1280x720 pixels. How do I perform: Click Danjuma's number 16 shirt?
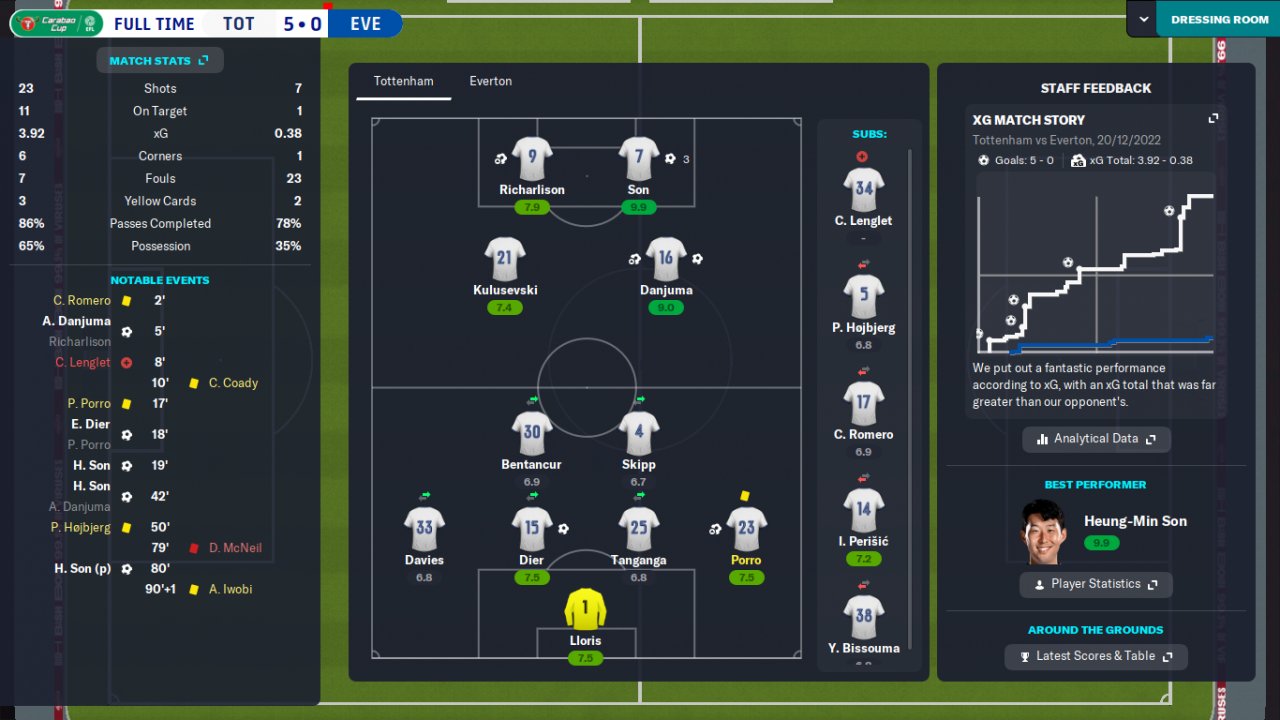click(665, 260)
